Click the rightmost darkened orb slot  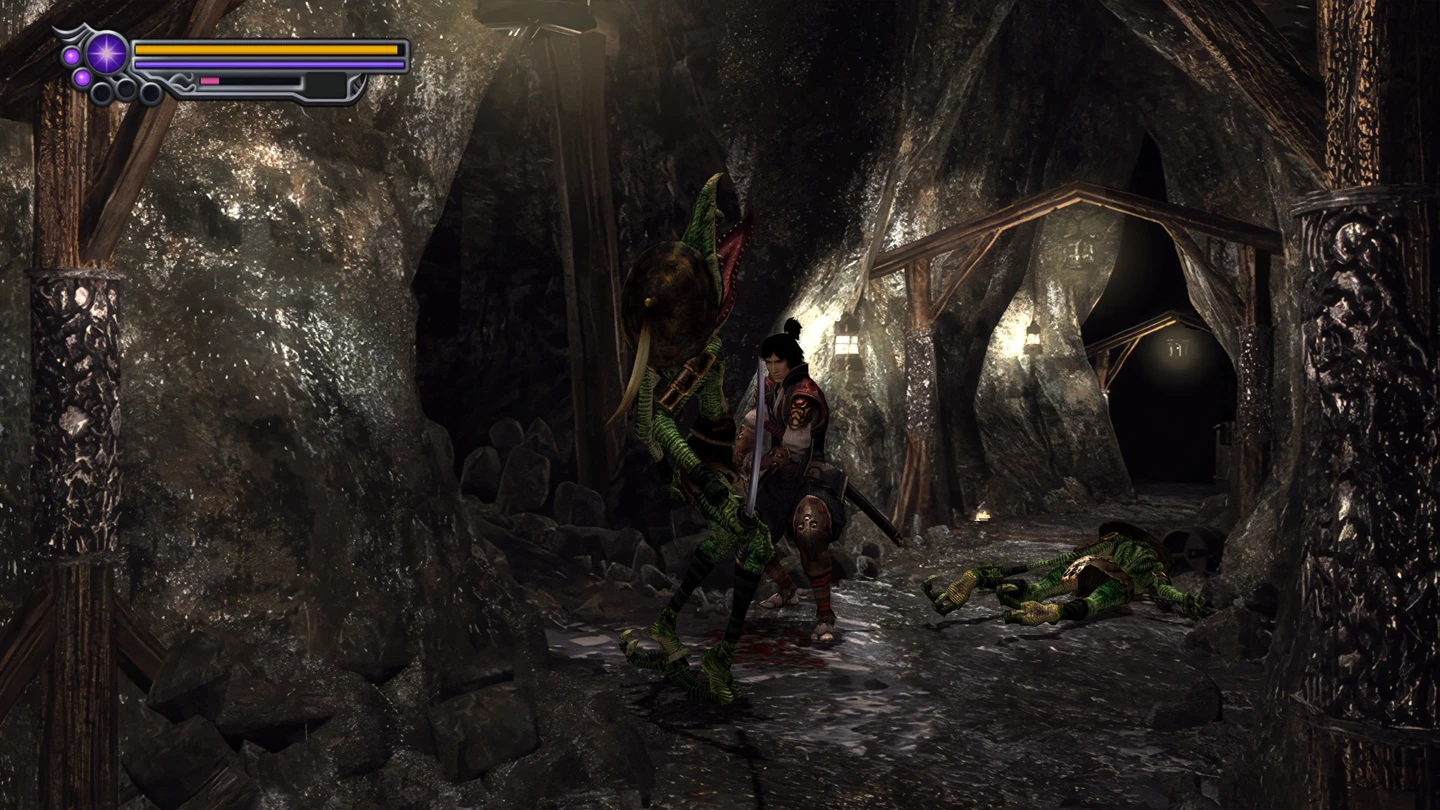pos(150,91)
